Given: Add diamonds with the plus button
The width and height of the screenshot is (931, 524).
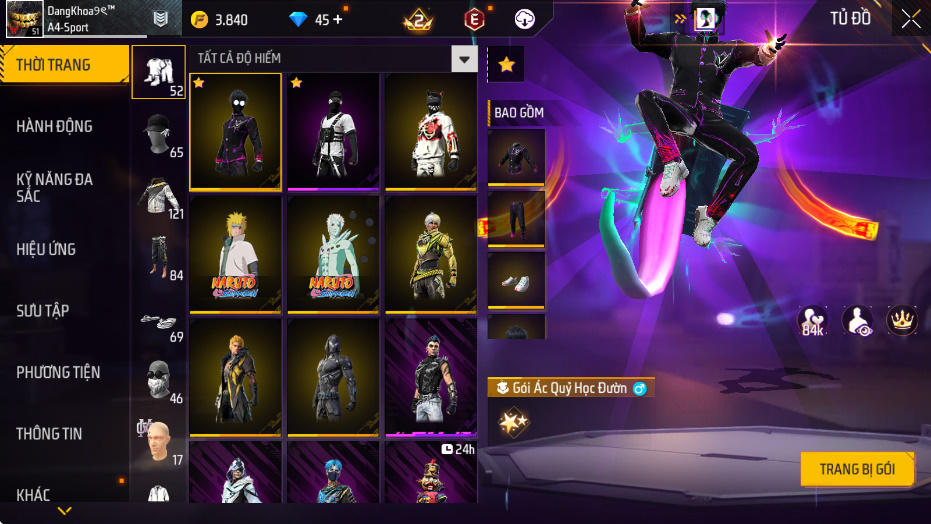Looking at the screenshot, I should click(x=337, y=19).
